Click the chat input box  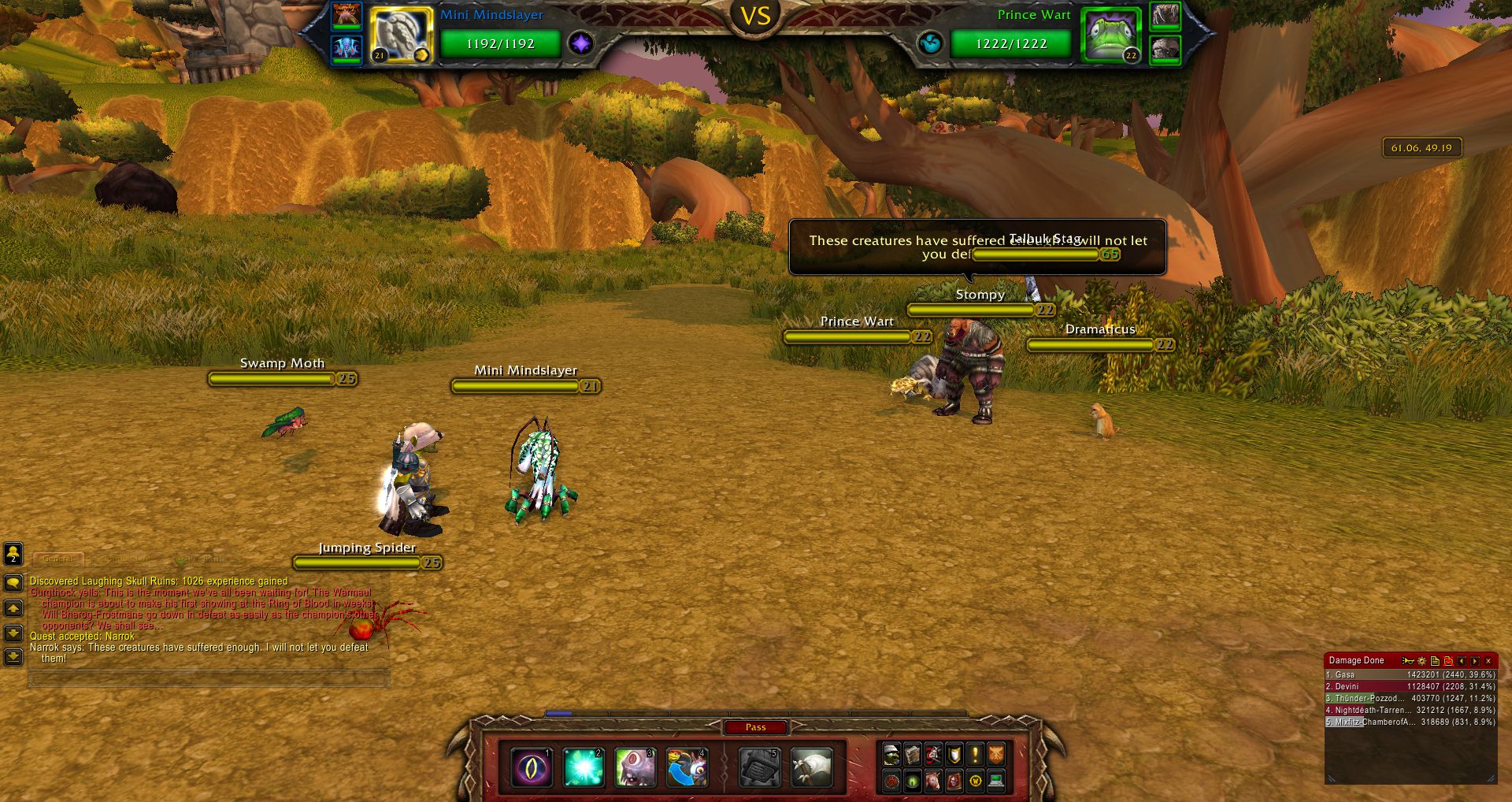209,678
